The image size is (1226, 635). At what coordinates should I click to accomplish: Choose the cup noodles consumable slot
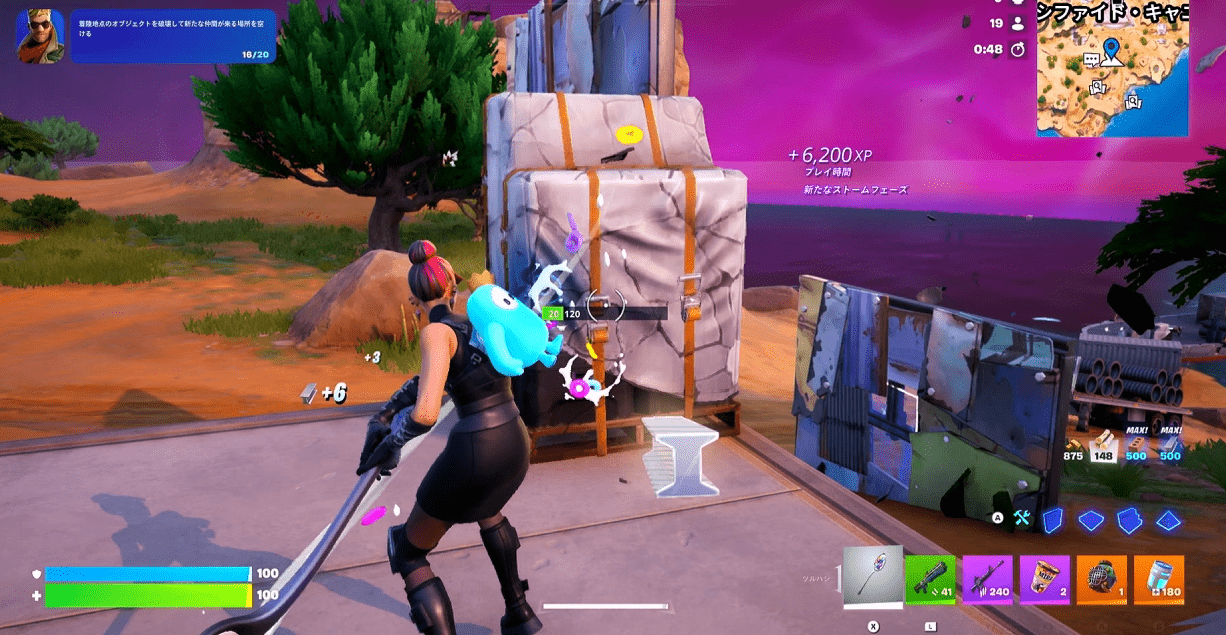coord(1044,580)
